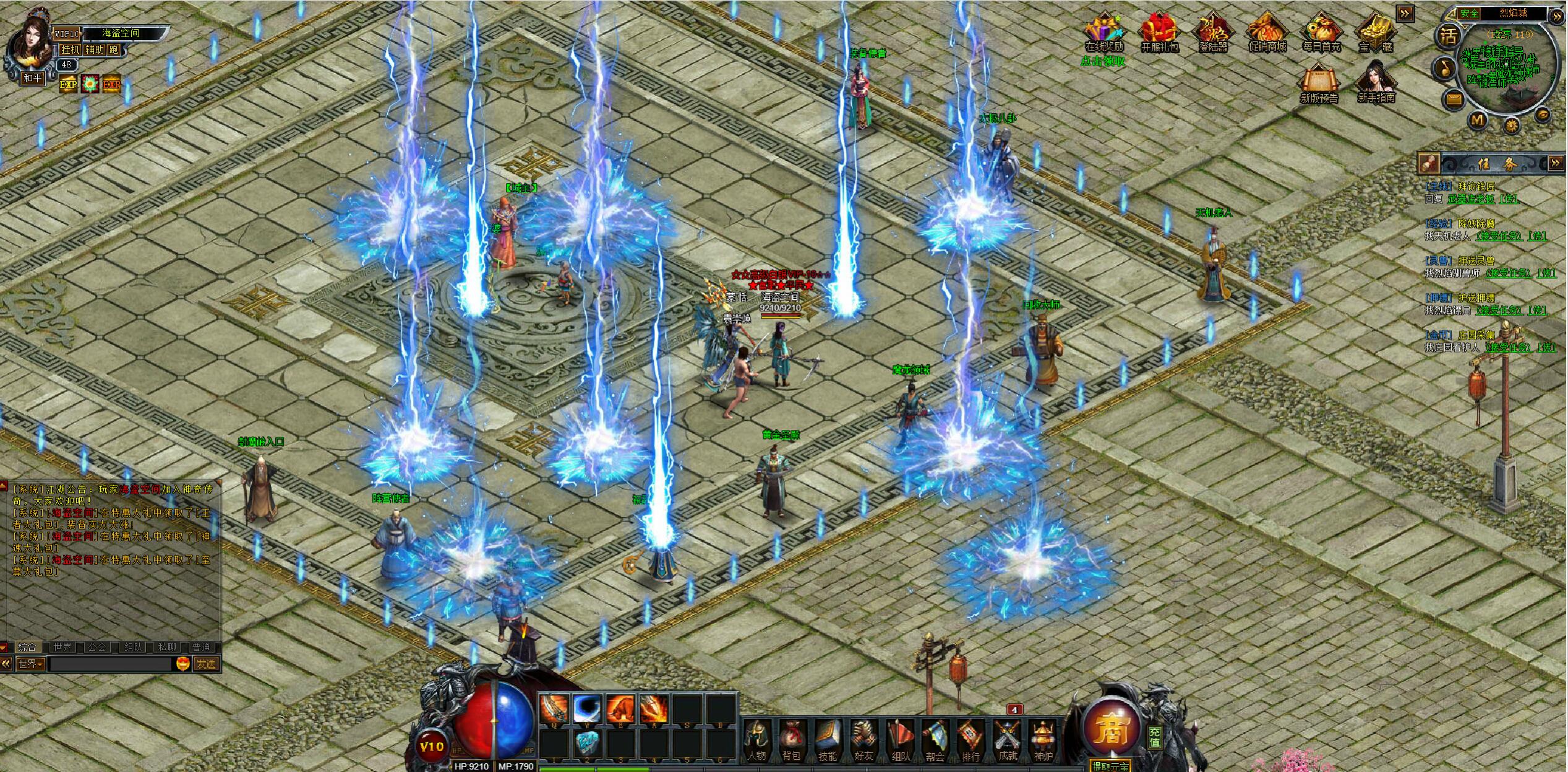
Task: Activate the black hole vortex skill
Action: pyautogui.click(x=587, y=708)
